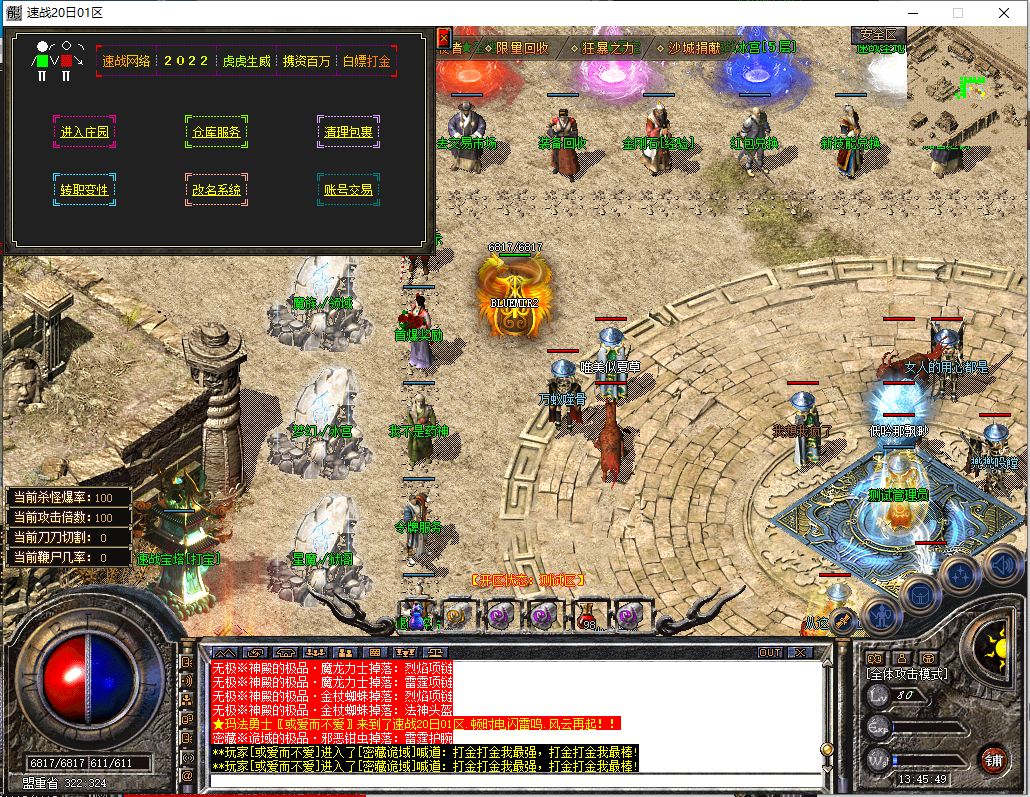The image size is (1030, 797).
Task: Choose 账号交易 account trading
Action: pyautogui.click(x=349, y=189)
